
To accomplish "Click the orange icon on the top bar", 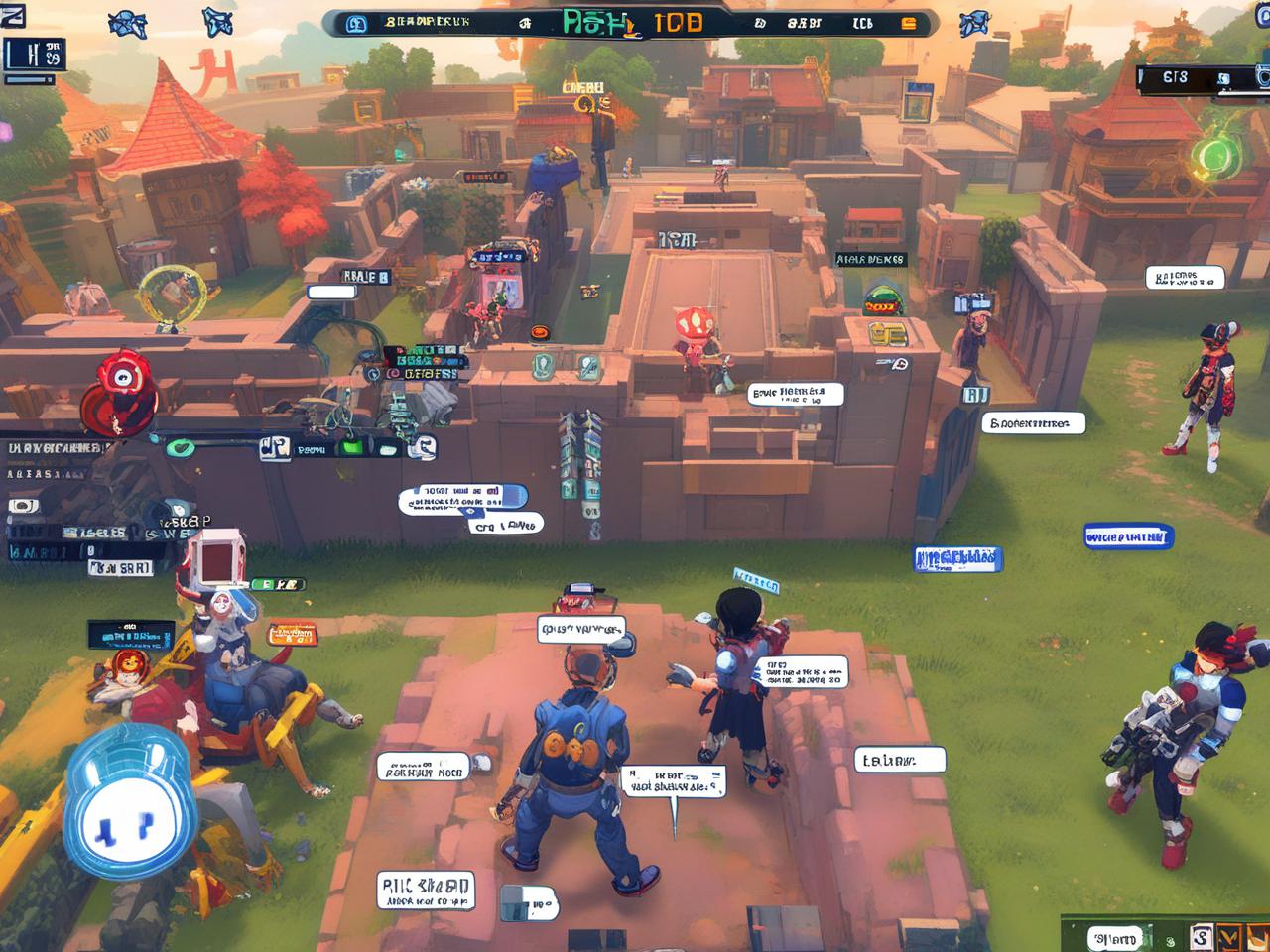I will 908,24.
